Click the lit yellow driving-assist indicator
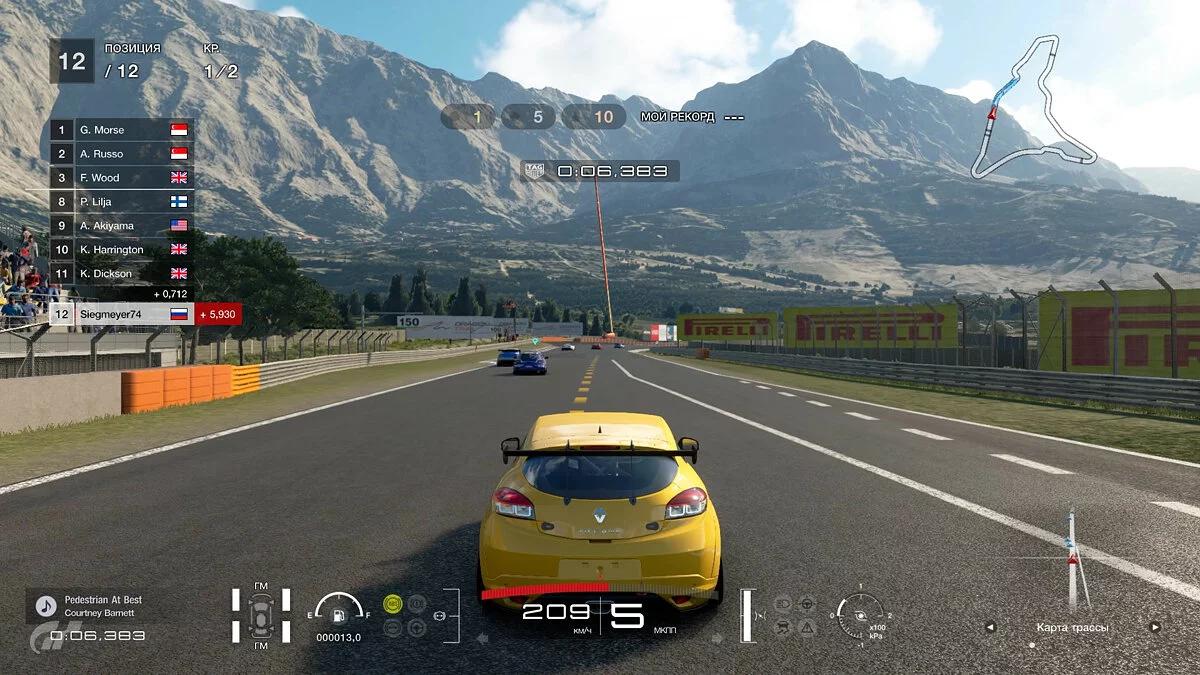Viewport: 1200px width, 675px height. click(x=393, y=603)
